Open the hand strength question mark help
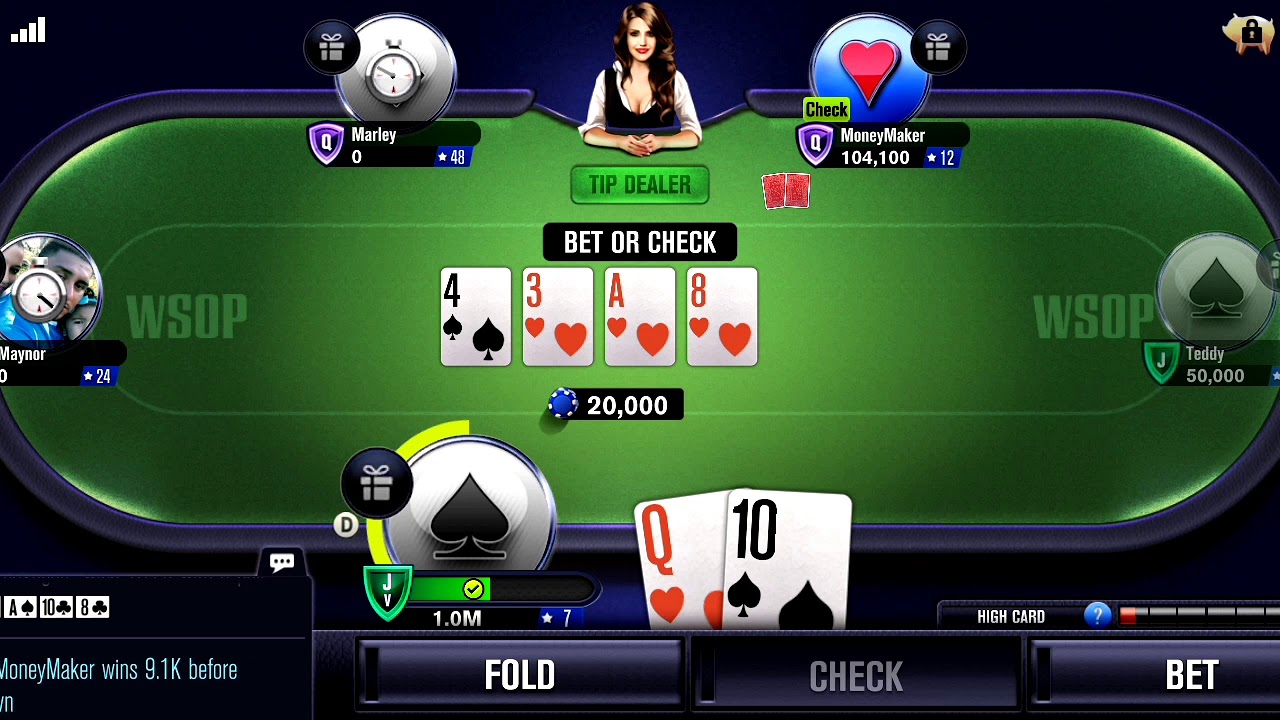 [1097, 616]
